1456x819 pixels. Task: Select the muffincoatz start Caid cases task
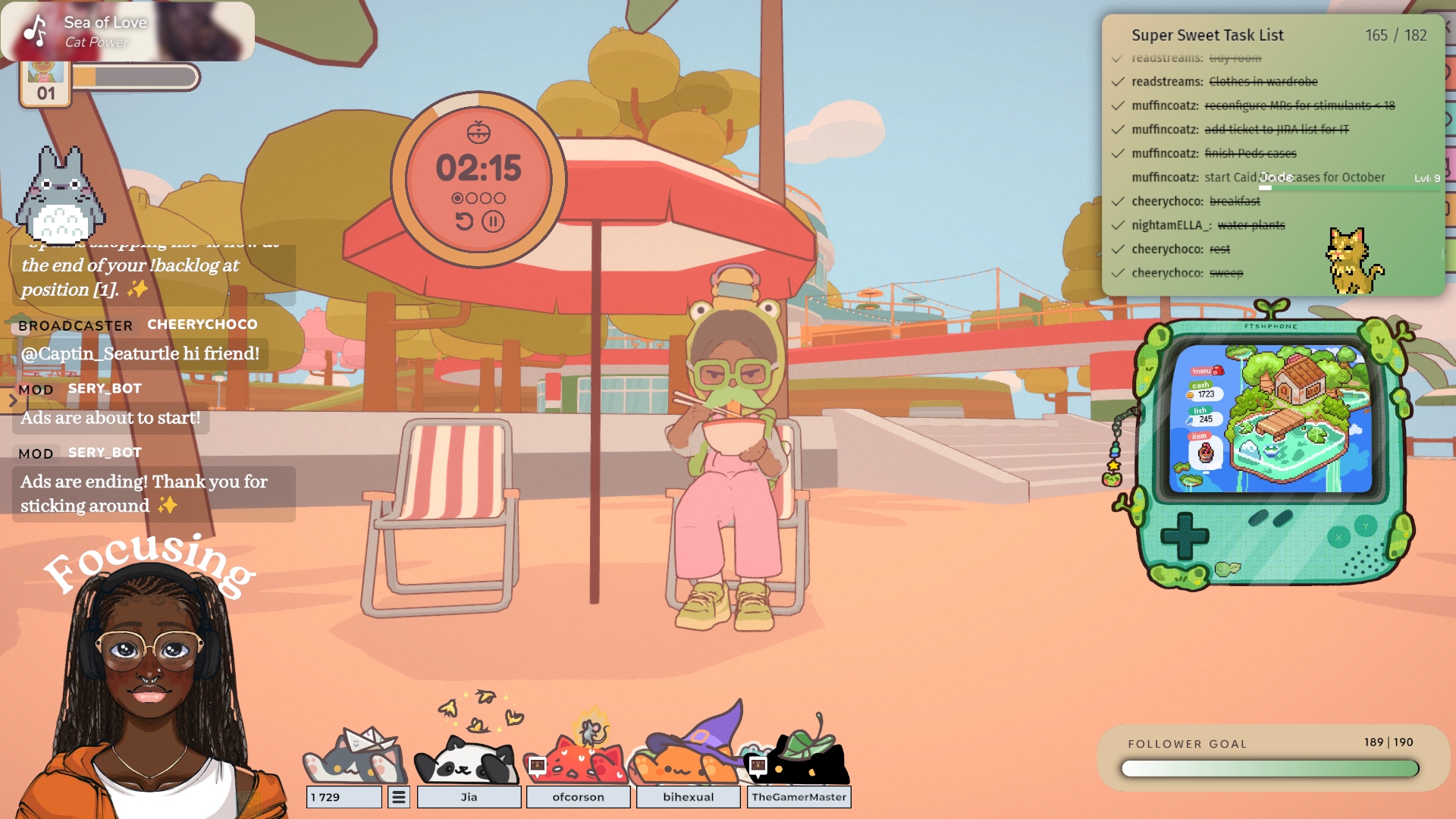(x=1258, y=177)
